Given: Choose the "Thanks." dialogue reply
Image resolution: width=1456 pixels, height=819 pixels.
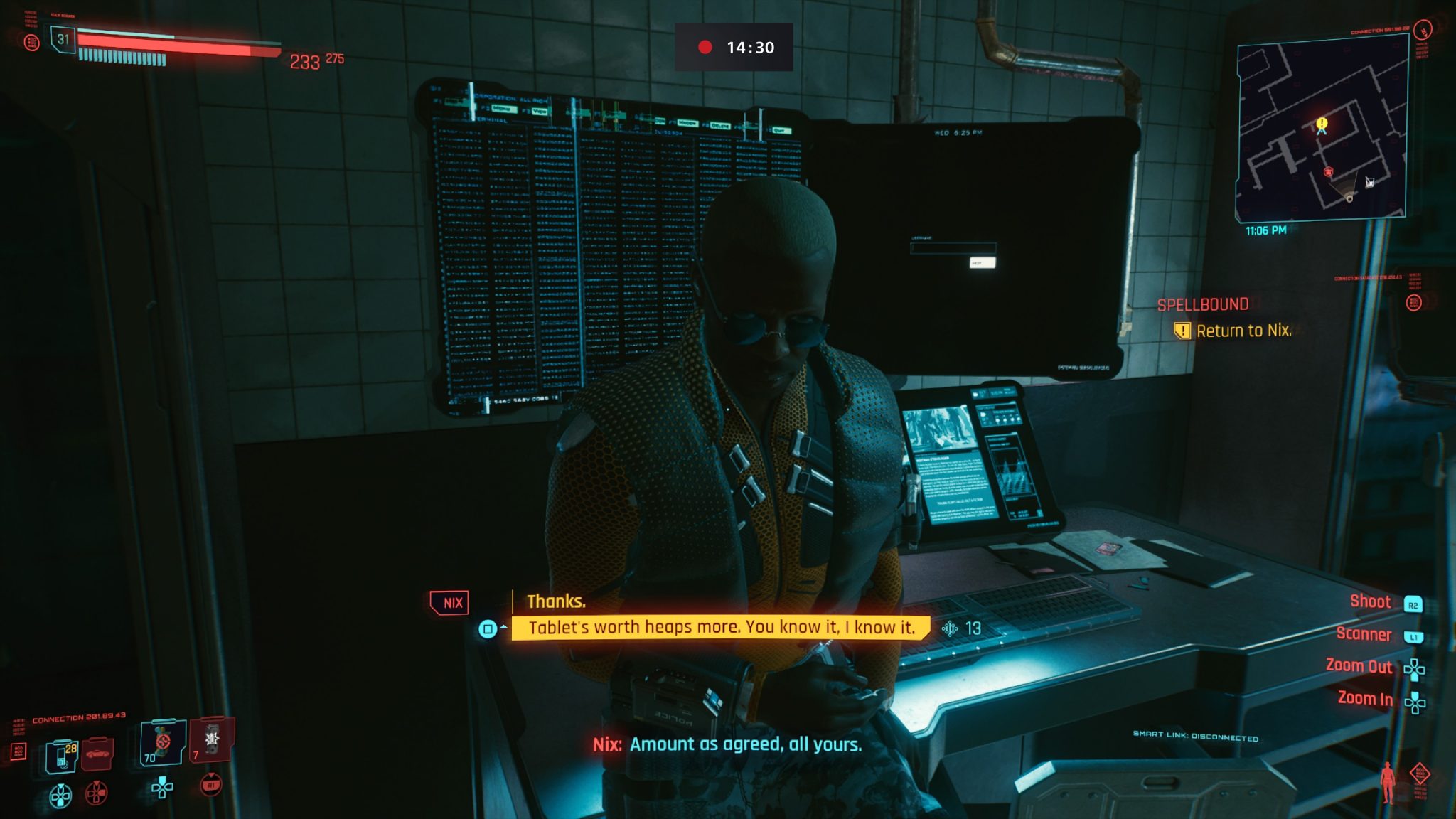Looking at the screenshot, I should [x=556, y=601].
